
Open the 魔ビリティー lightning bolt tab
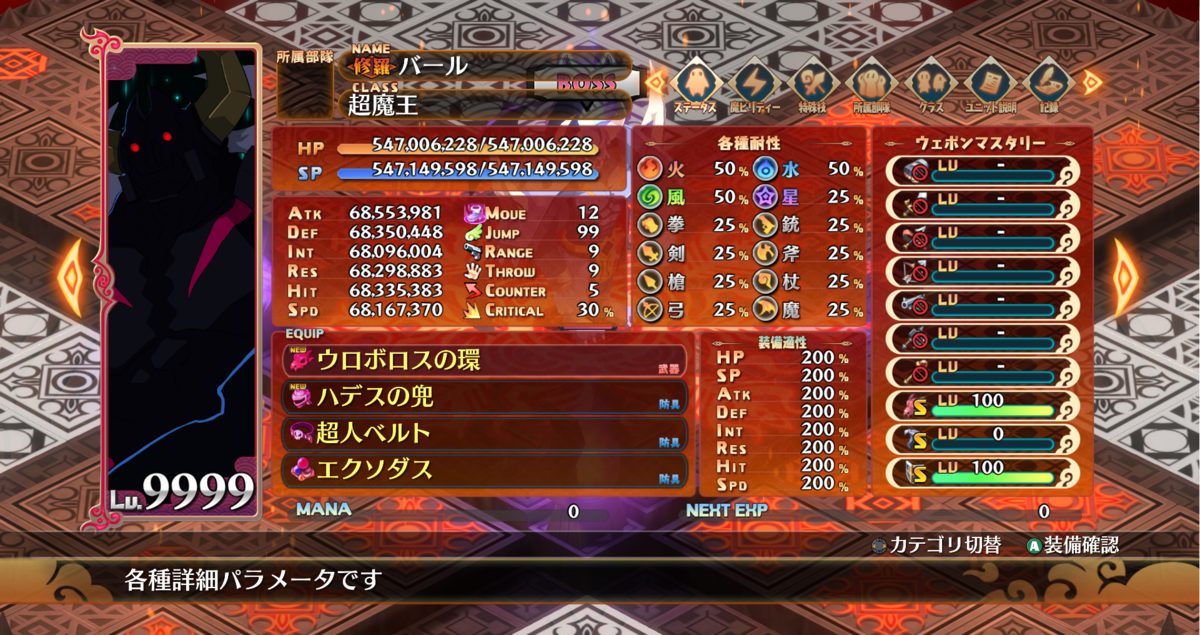[754, 85]
